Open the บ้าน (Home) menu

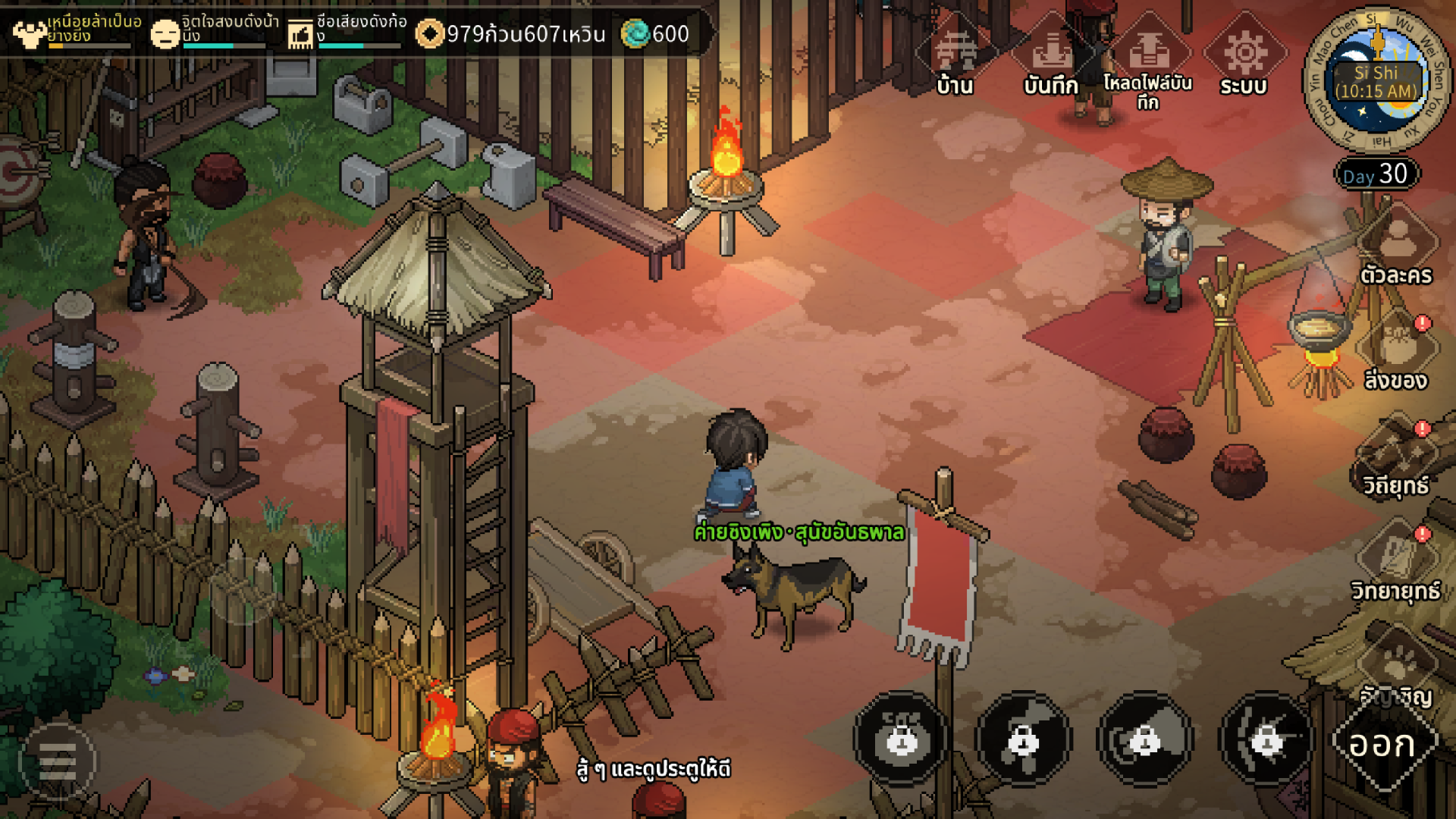coord(955,57)
